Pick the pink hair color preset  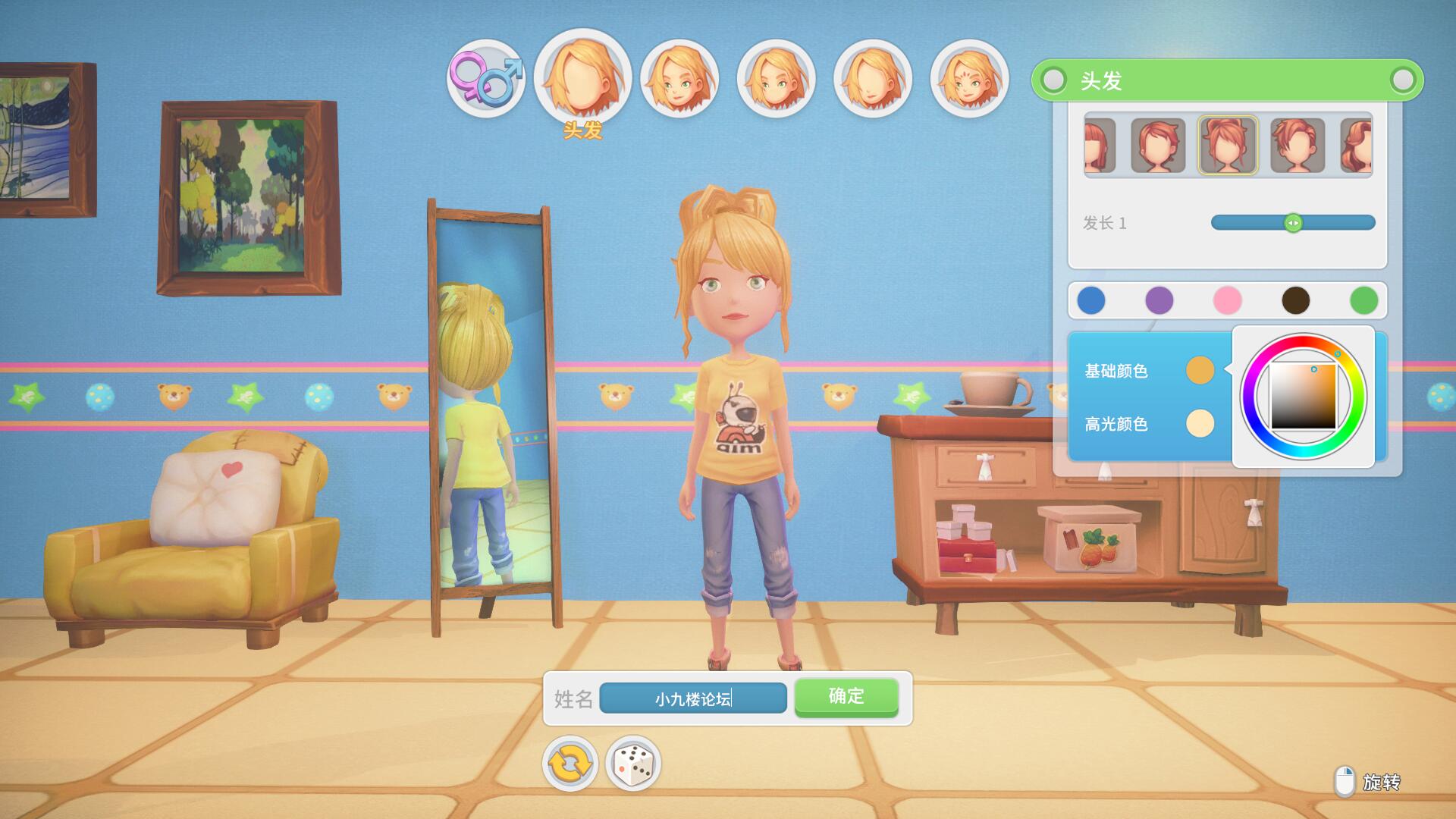point(1228,300)
